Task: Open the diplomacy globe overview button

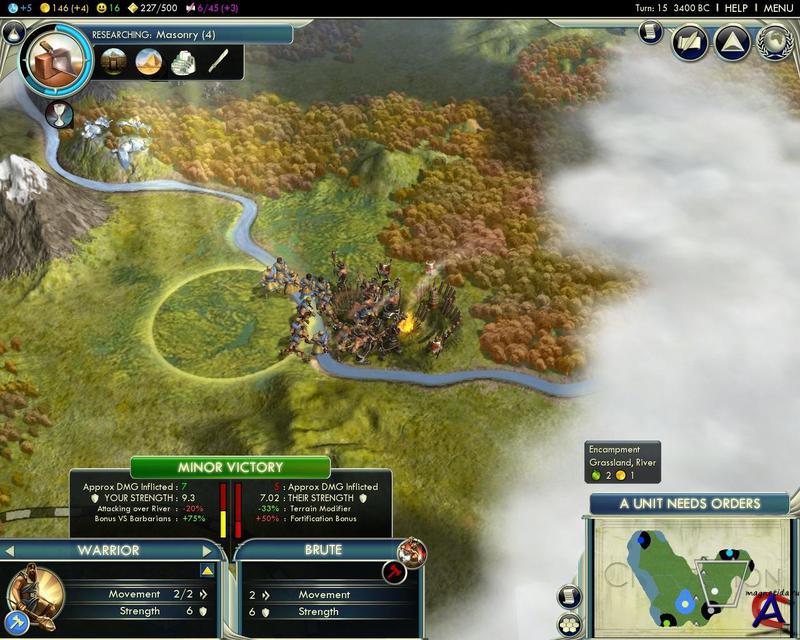Action: click(773, 42)
